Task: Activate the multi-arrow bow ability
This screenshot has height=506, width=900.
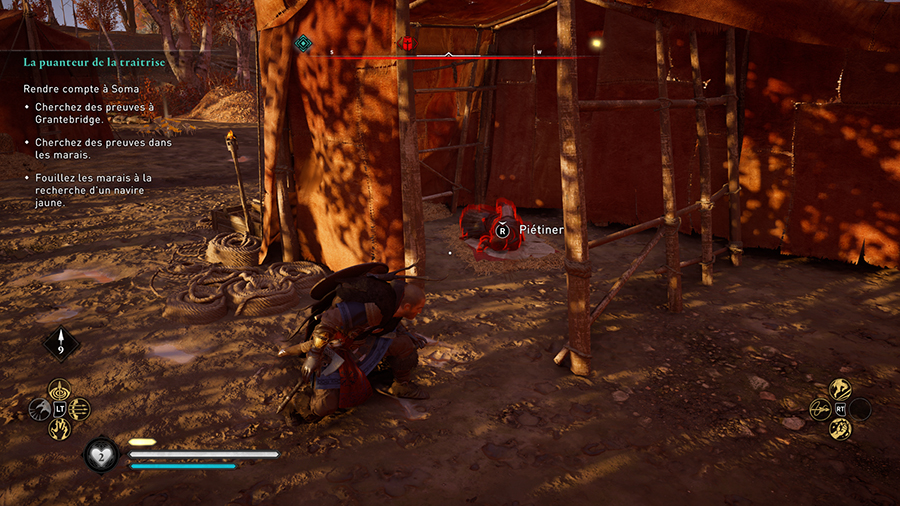Action: pos(79,409)
